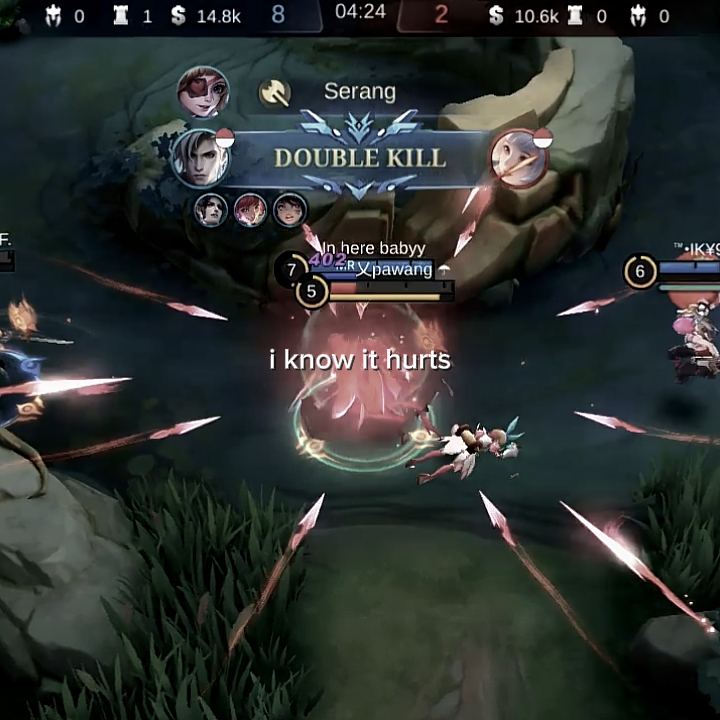Open the scoreboard from the 04:24 kill bar
The image size is (720, 720).
tap(360, 15)
